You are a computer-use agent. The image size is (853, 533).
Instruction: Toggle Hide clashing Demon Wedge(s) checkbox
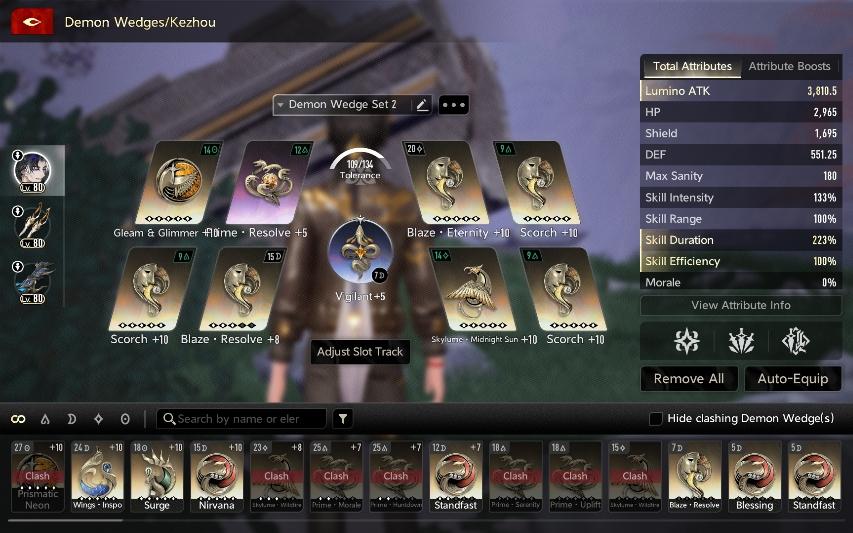[656, 418]
